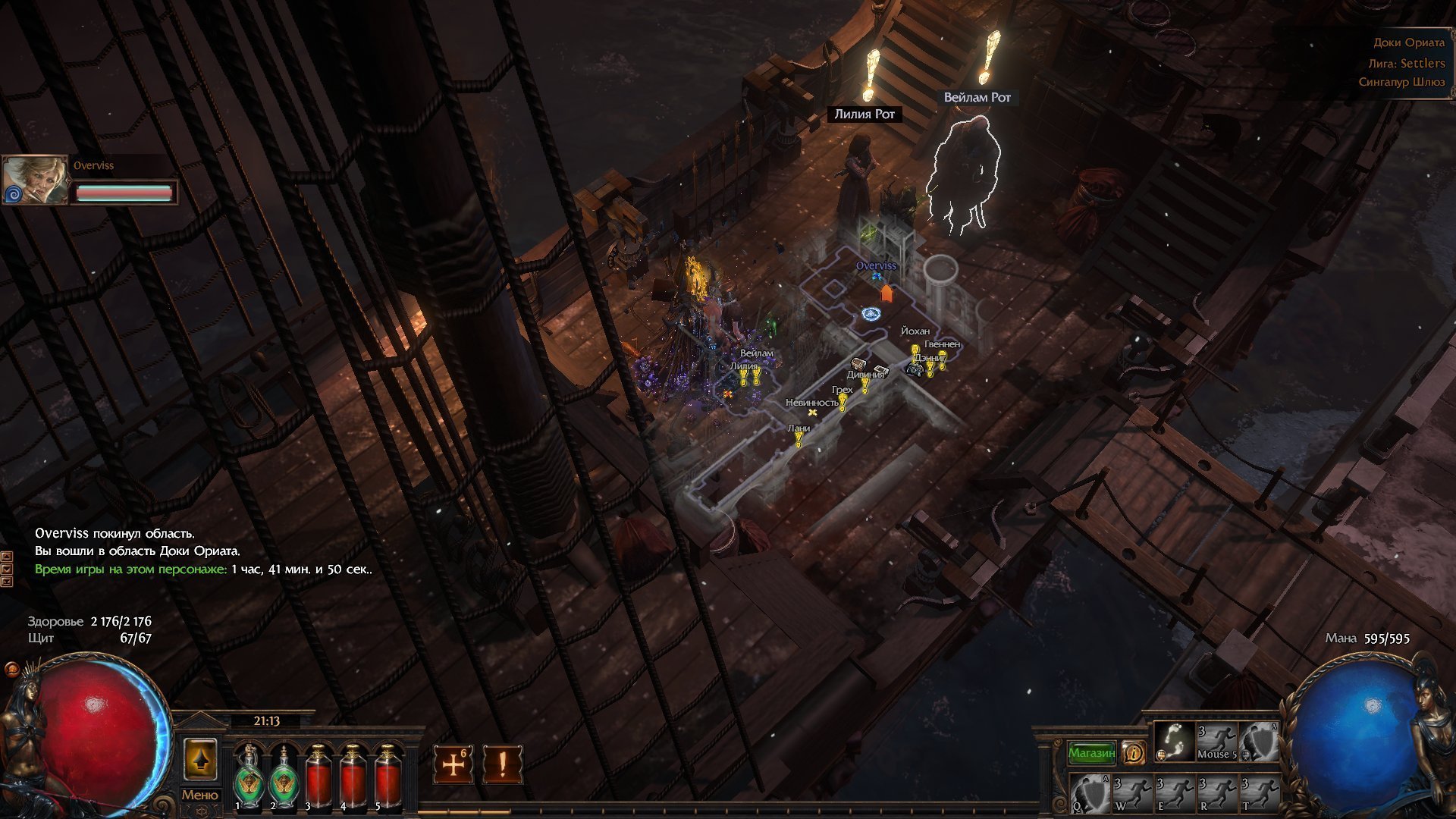The image size is (1456, 819).
Task: Select the Mouse 5 running skill slot
Action: point(1216,742)
